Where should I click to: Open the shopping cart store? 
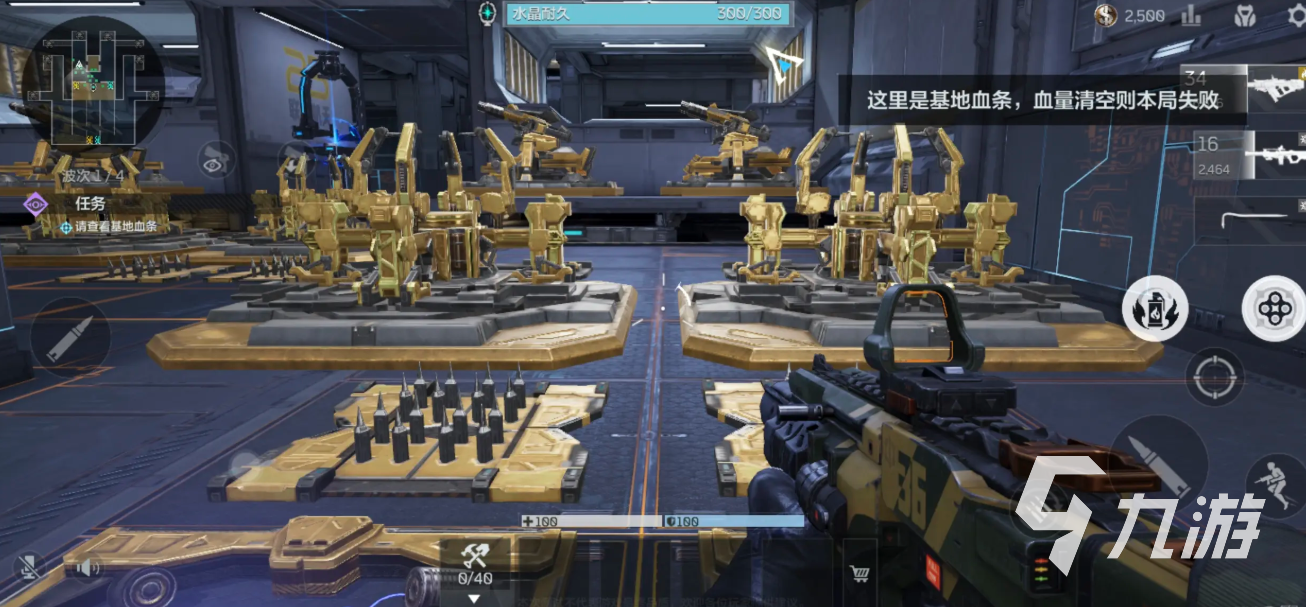coord(858,573)
